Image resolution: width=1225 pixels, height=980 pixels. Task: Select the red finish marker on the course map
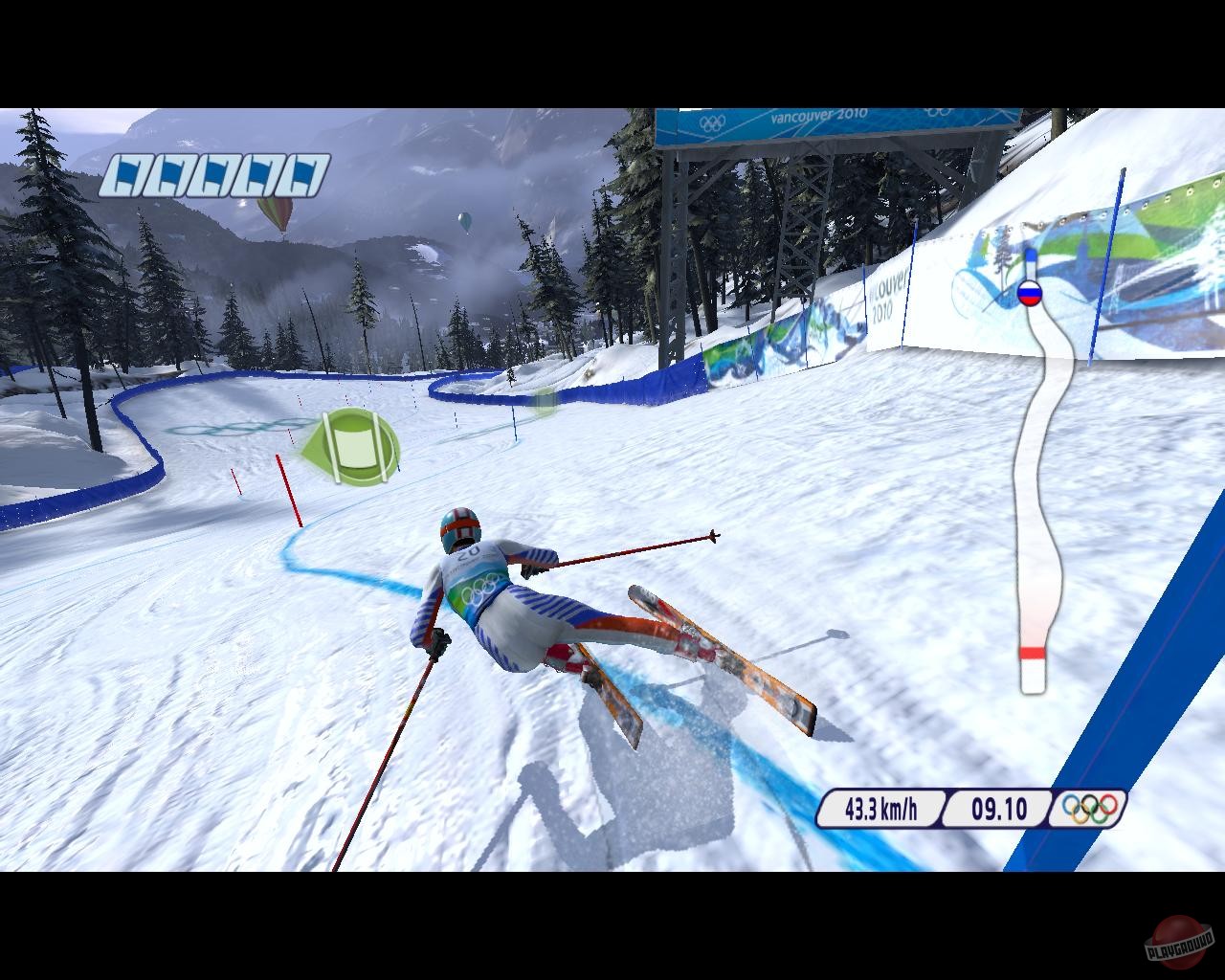tap(1034, 651)
